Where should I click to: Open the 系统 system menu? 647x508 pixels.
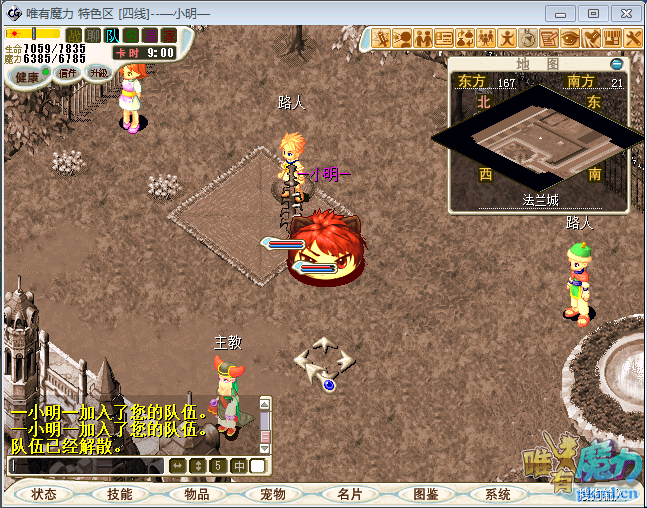point(497,494)
